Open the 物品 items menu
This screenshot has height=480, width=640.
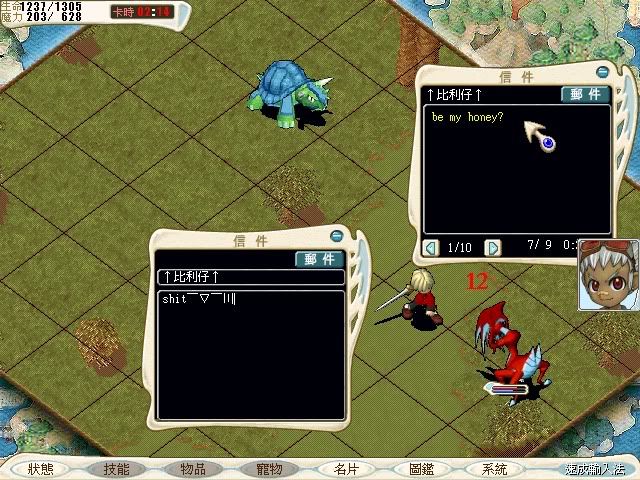pyautogui.click(x=193, y=469)
